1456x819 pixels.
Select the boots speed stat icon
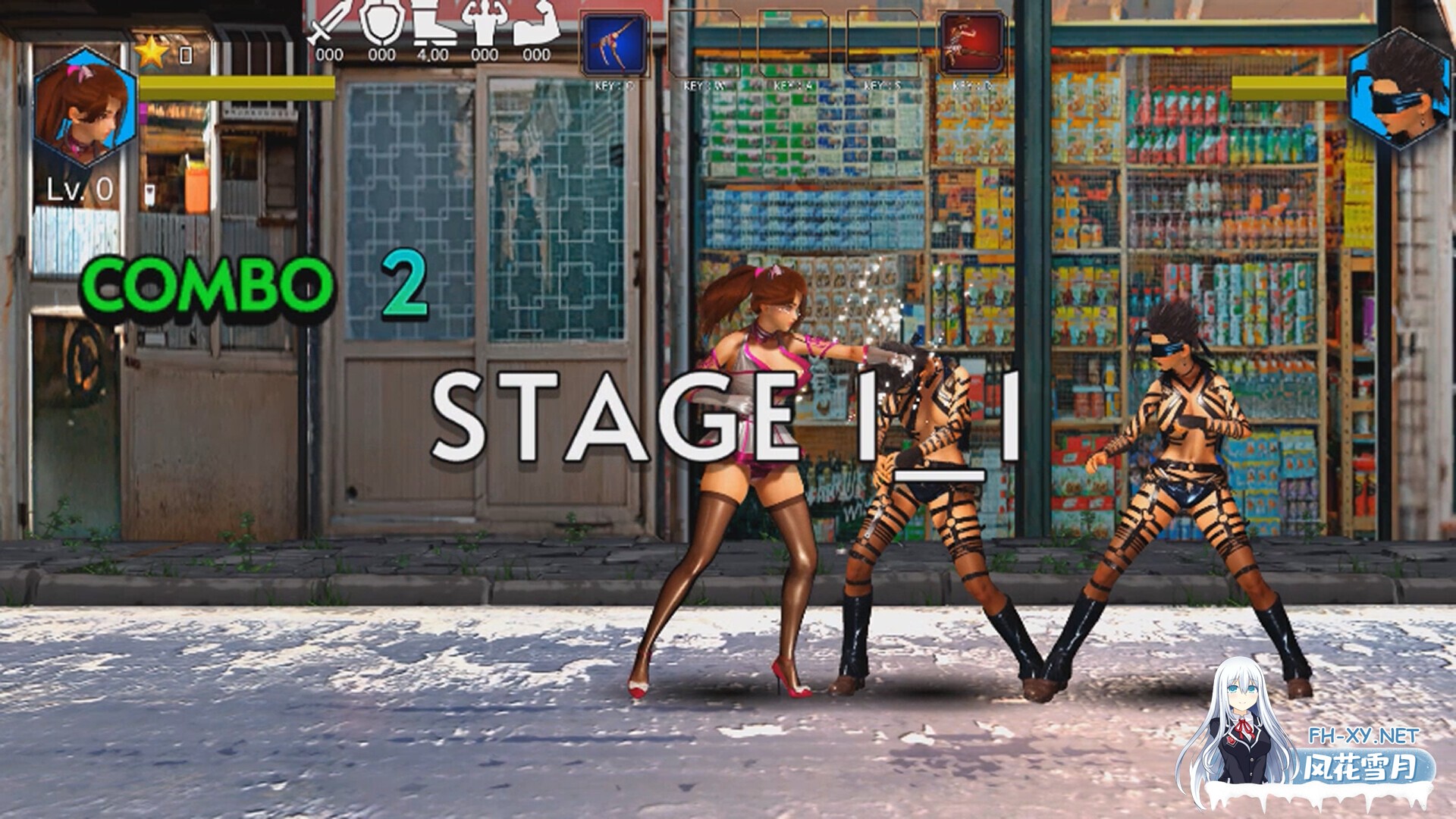click(434, 23)
